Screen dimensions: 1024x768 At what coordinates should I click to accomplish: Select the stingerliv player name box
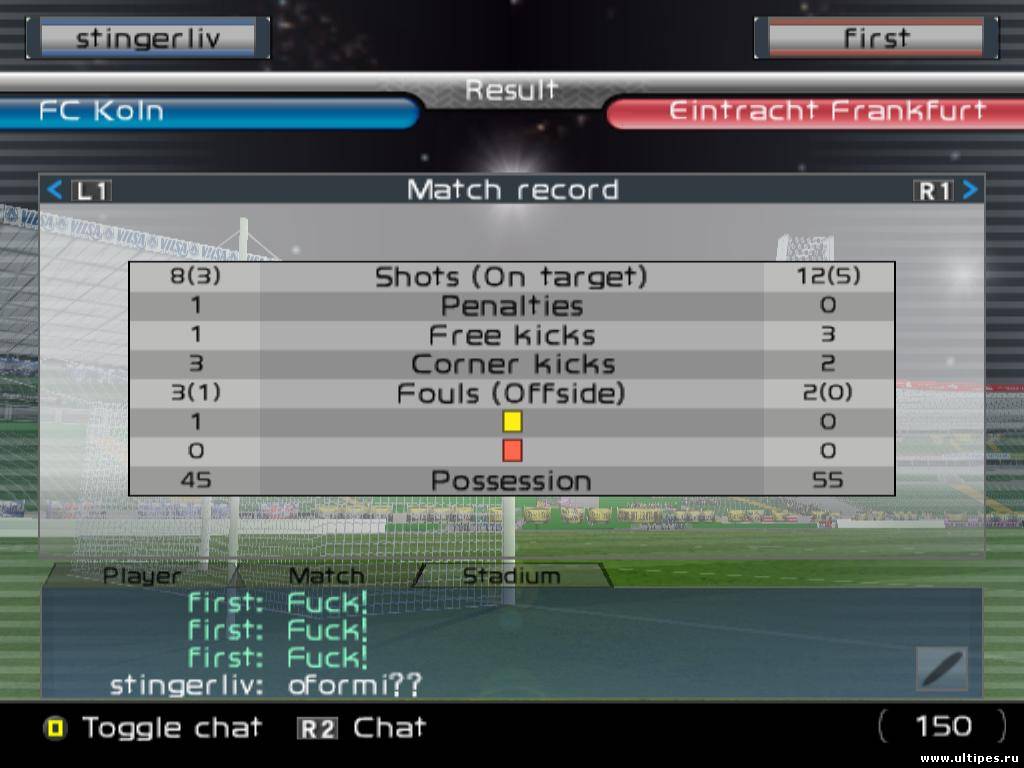point(154,39)
